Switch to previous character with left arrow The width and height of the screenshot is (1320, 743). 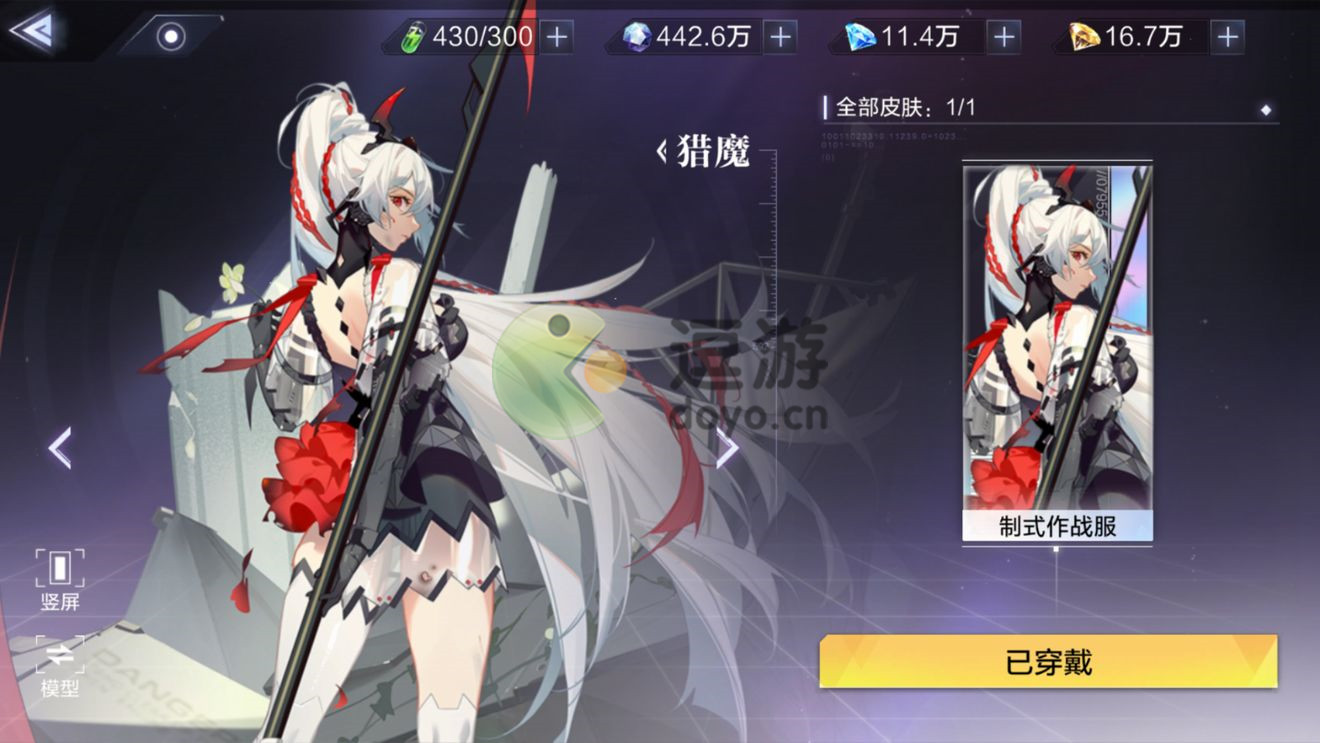pyautogui.click(x=60, y=448)
